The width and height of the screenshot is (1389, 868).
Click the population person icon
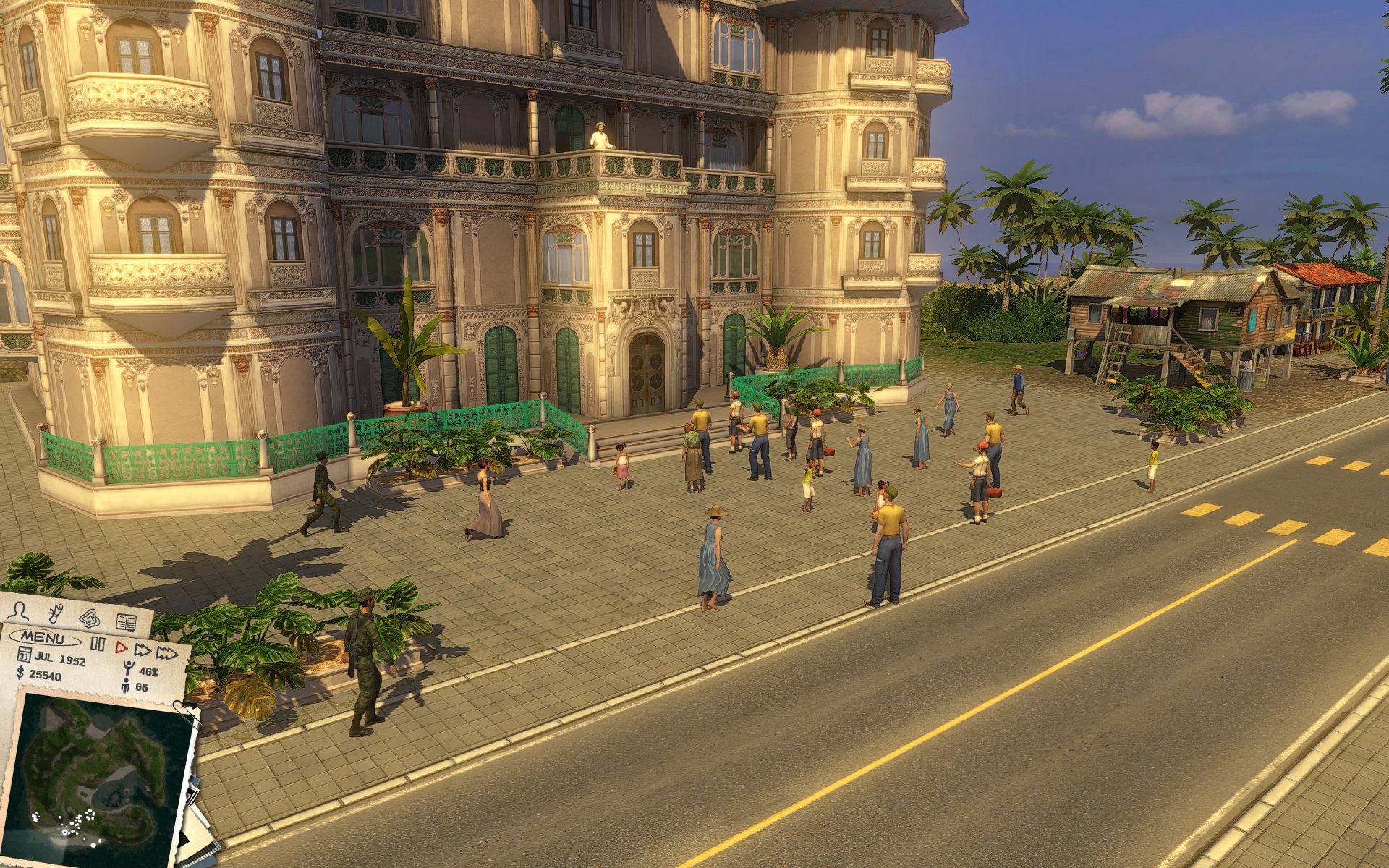(125, 686)
